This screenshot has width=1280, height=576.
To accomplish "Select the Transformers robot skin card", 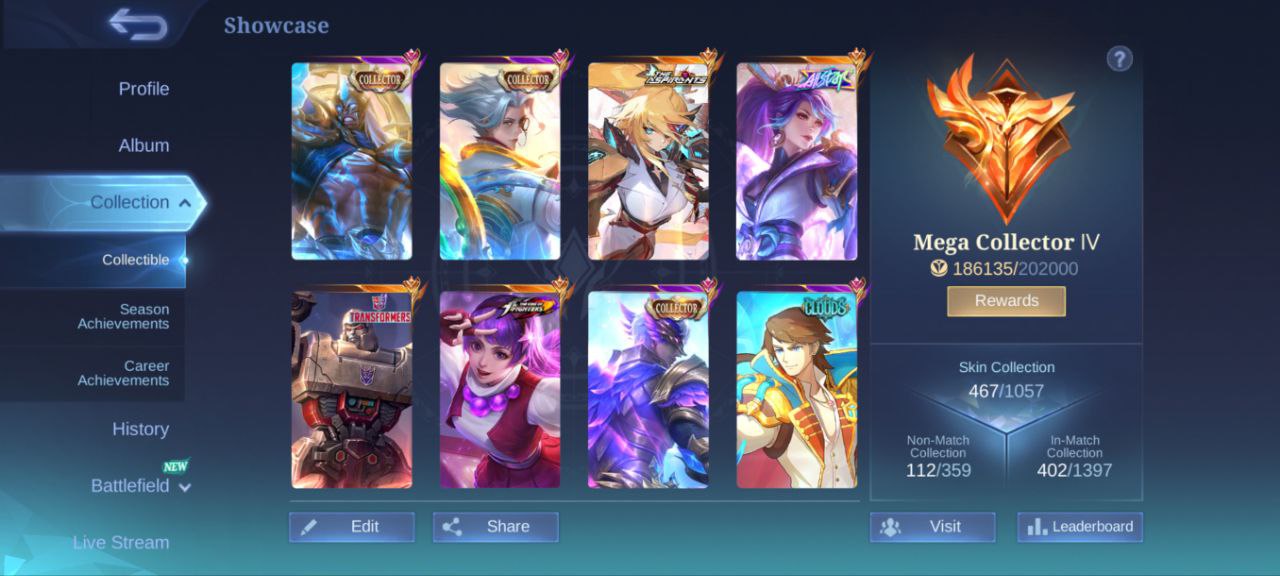I will [x=352, y=390].
